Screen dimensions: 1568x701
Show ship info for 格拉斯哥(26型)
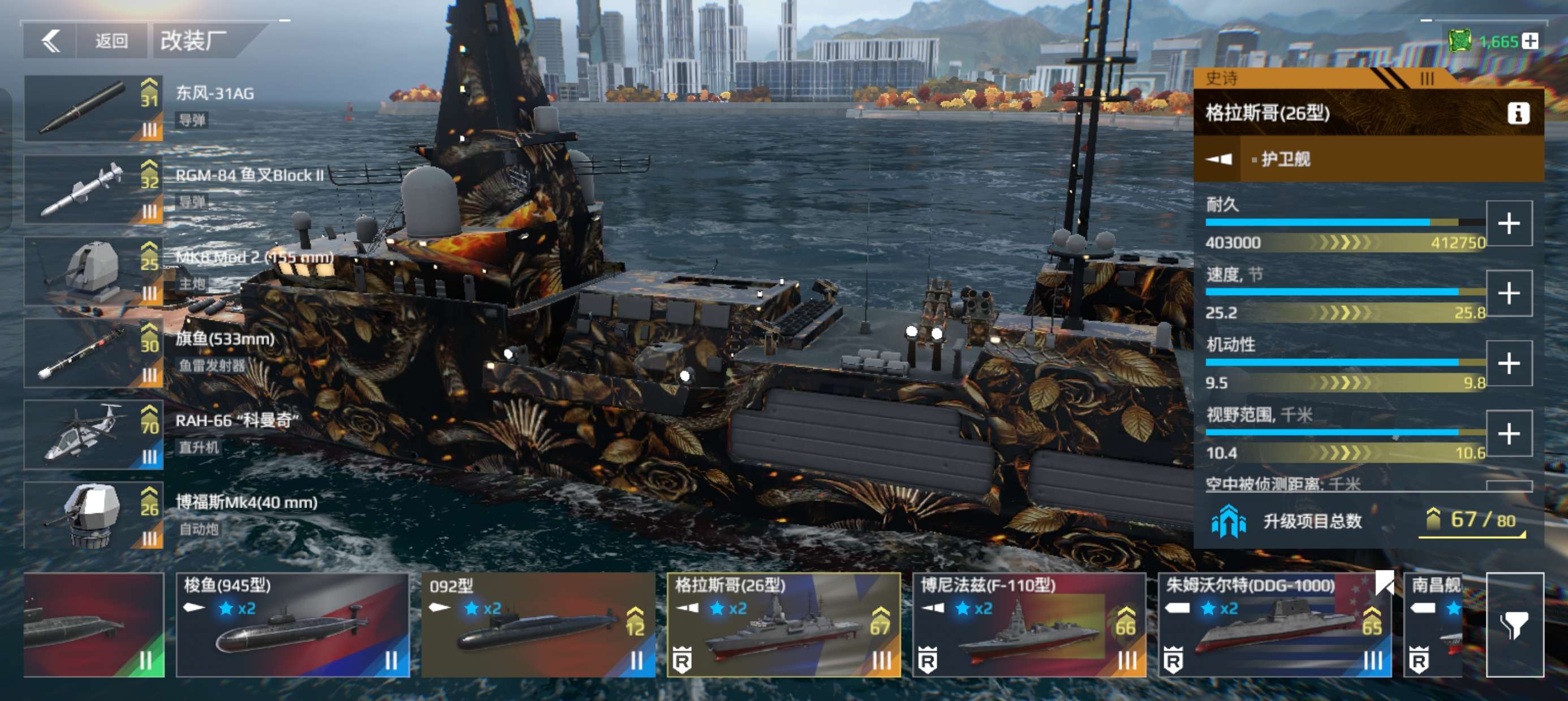1518,113
